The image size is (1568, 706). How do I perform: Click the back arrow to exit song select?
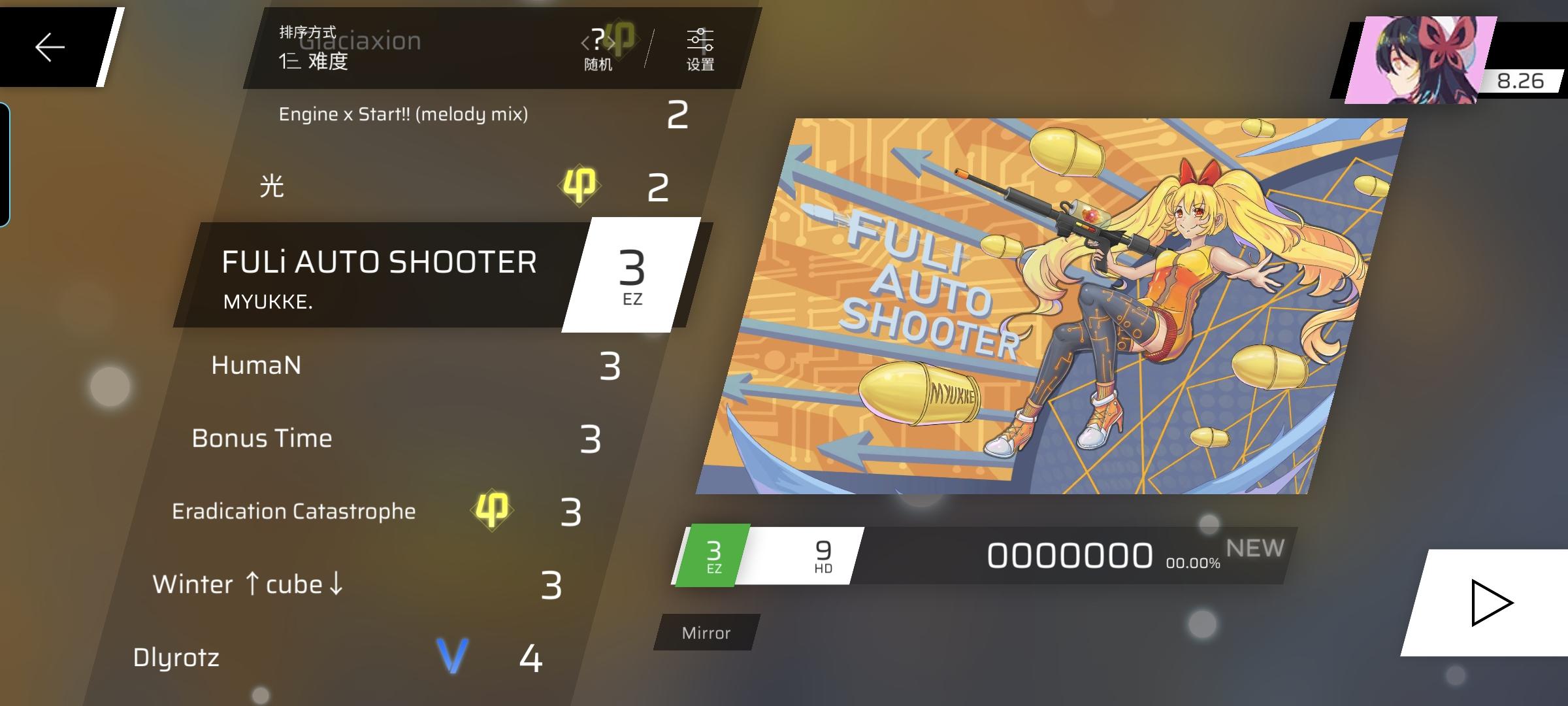click(x=49, y=46)
